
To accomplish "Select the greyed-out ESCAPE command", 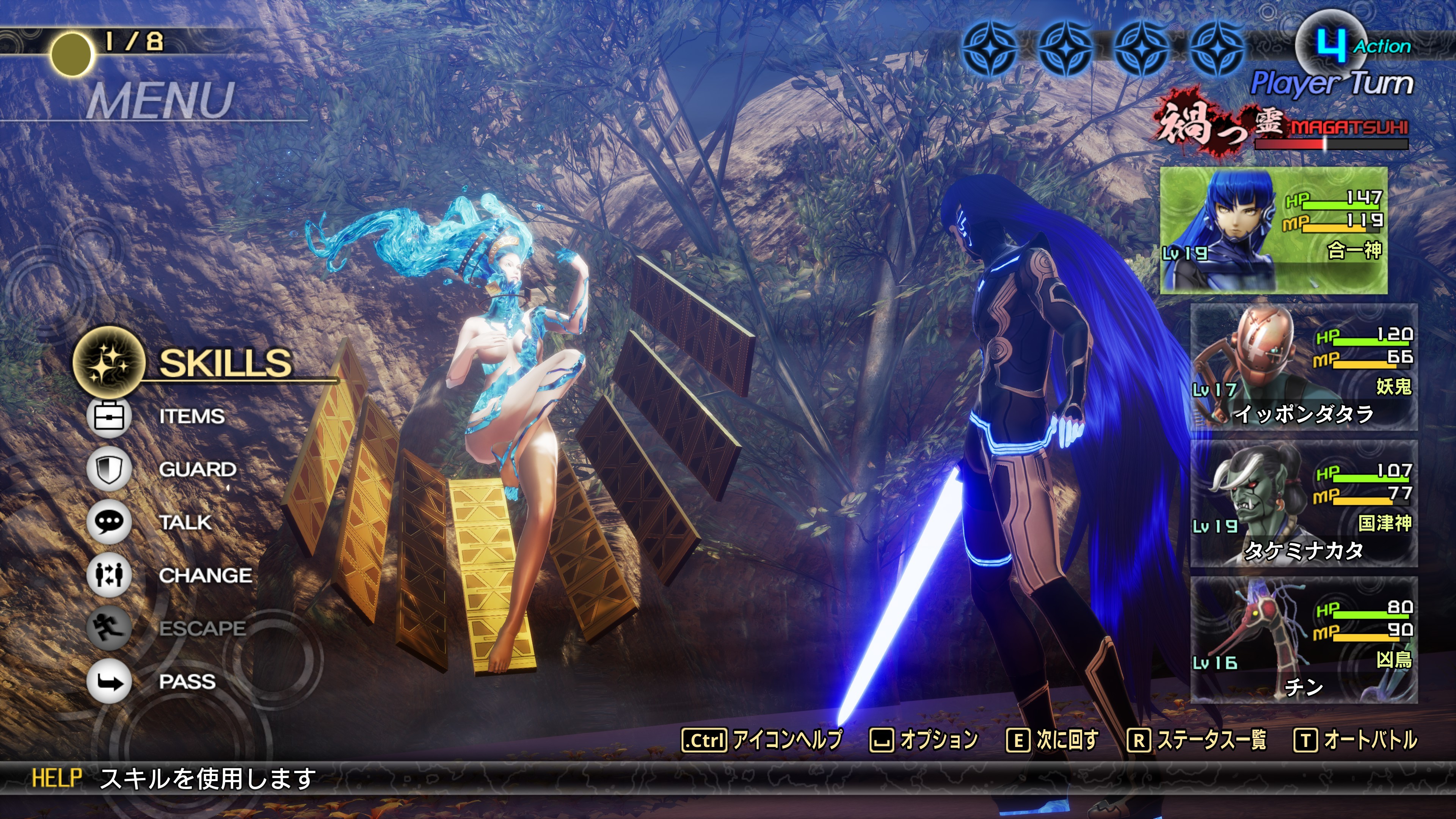I will pyautogui.click(x=202, y=629).
